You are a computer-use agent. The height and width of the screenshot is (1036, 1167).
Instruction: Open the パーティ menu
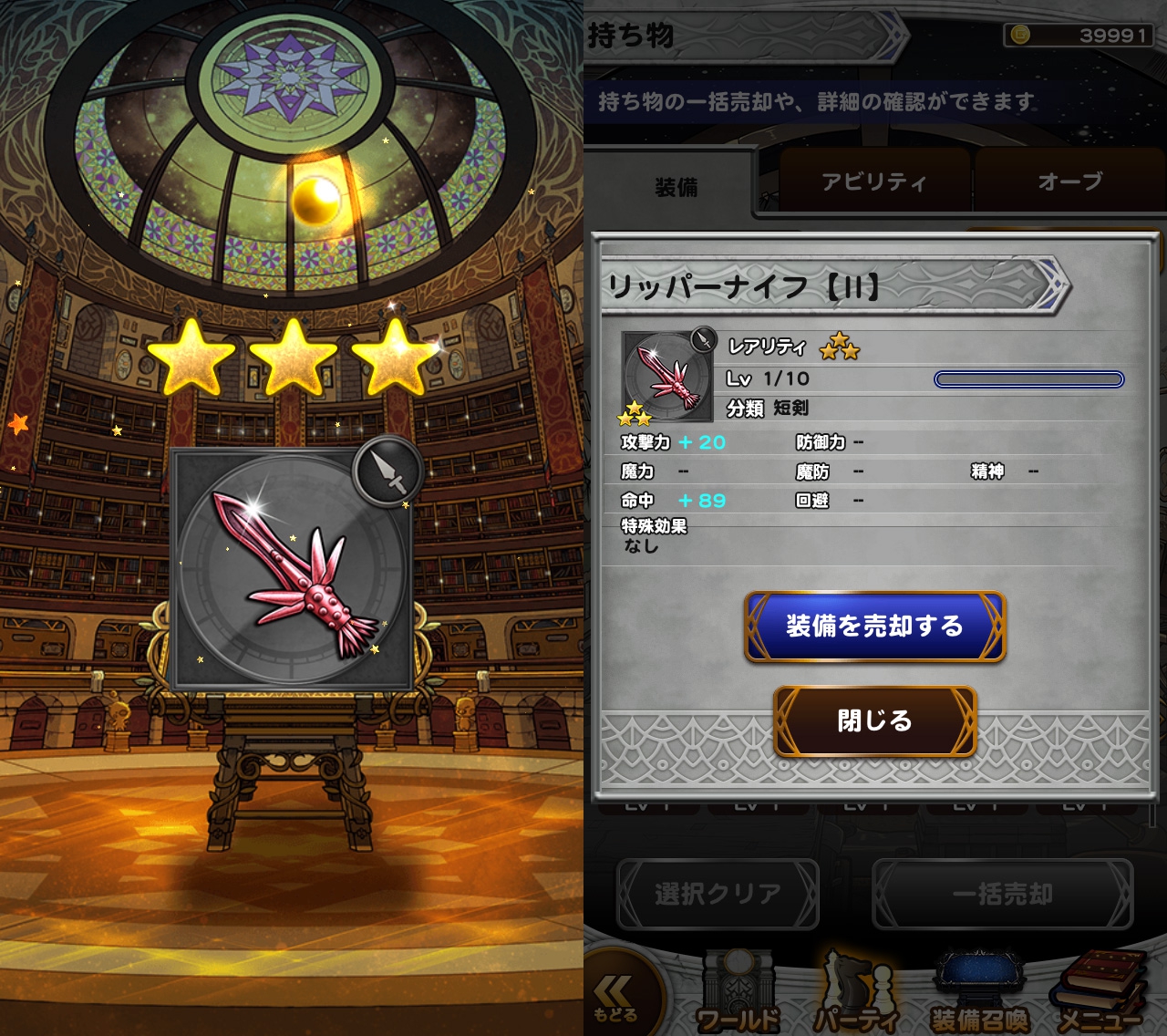856,996
